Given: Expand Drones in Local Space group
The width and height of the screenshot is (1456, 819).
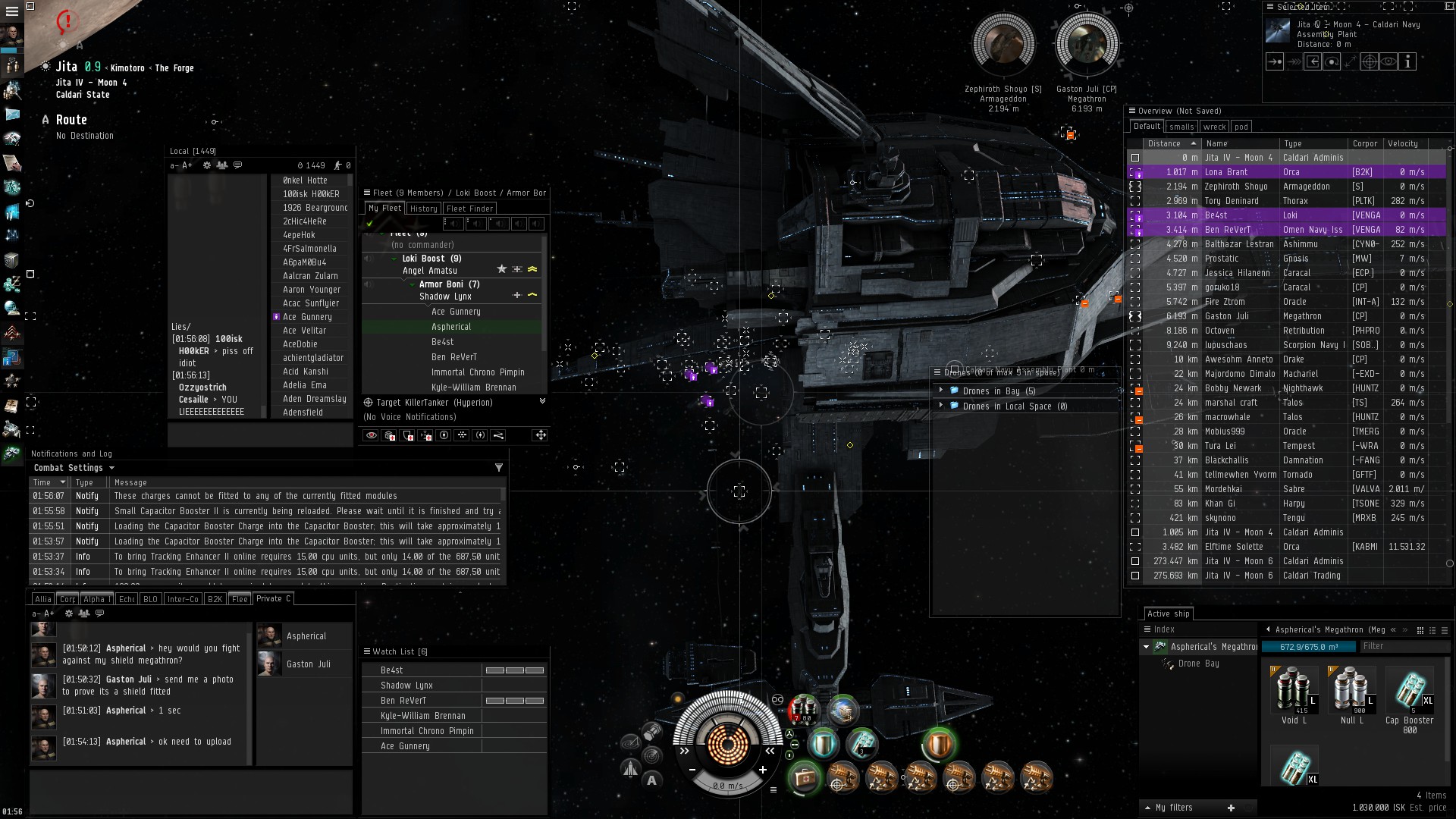Looking at the screenshot, I should [x=941, y=406].
